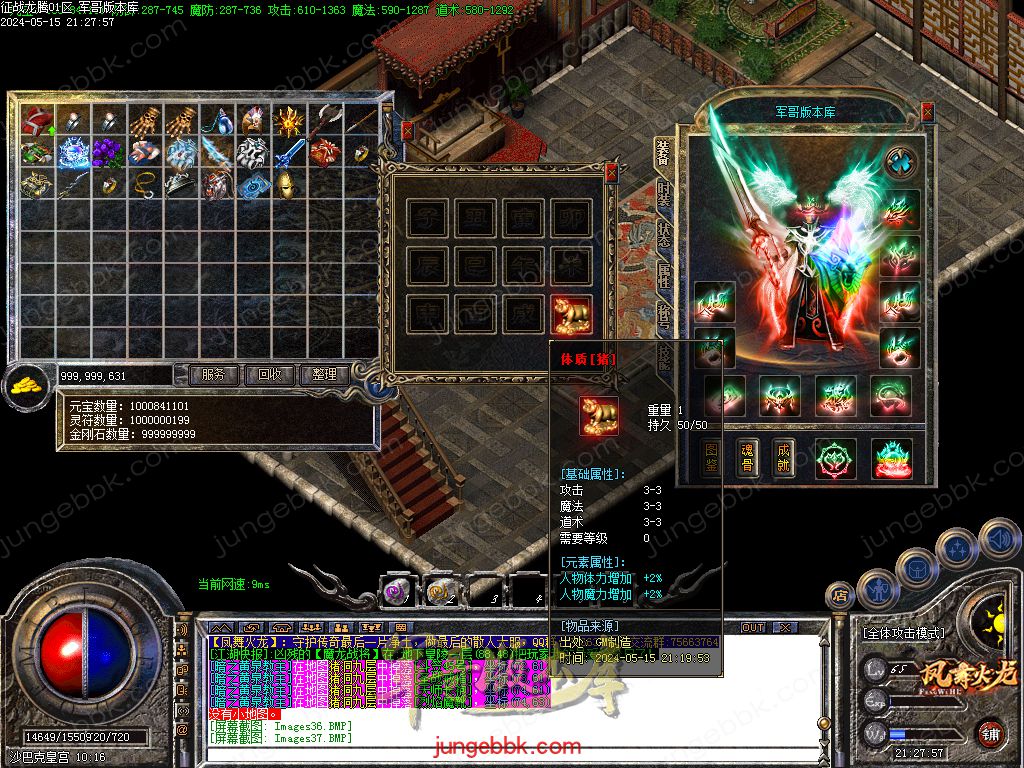Image resolution: width=1024 pixels, height=768 pixels.
Task: Toggle the 全体攻击模式 attack mode label
Action: [903, 633]
